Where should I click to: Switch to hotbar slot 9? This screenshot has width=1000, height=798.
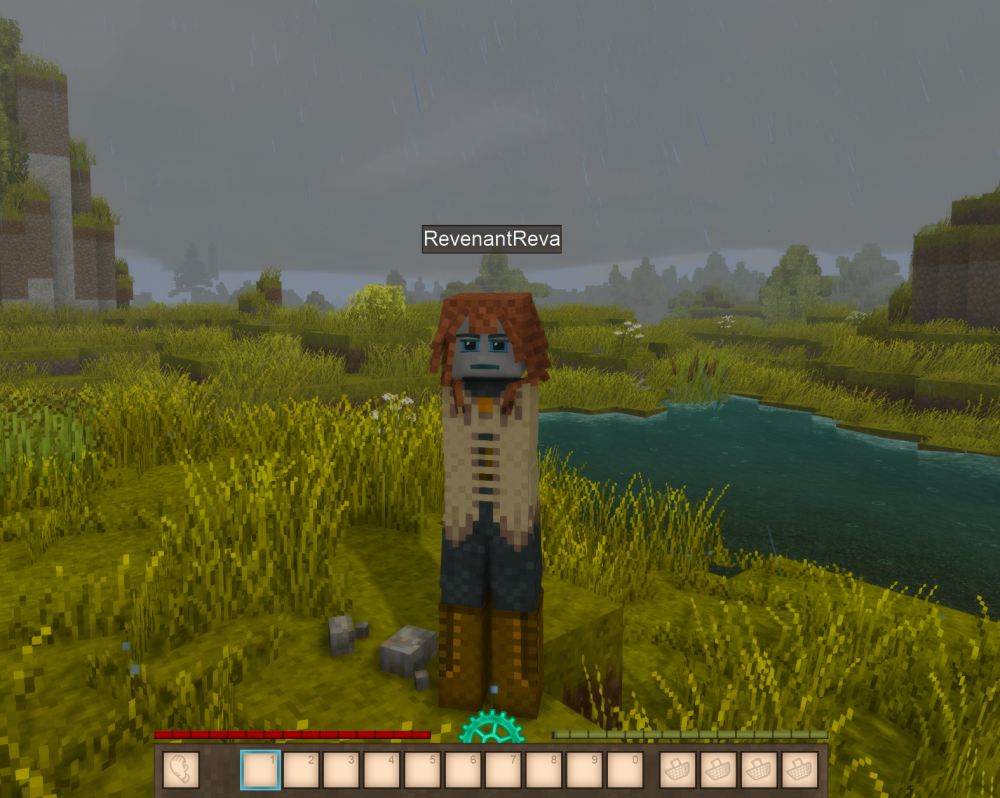[x=585, y=770]
